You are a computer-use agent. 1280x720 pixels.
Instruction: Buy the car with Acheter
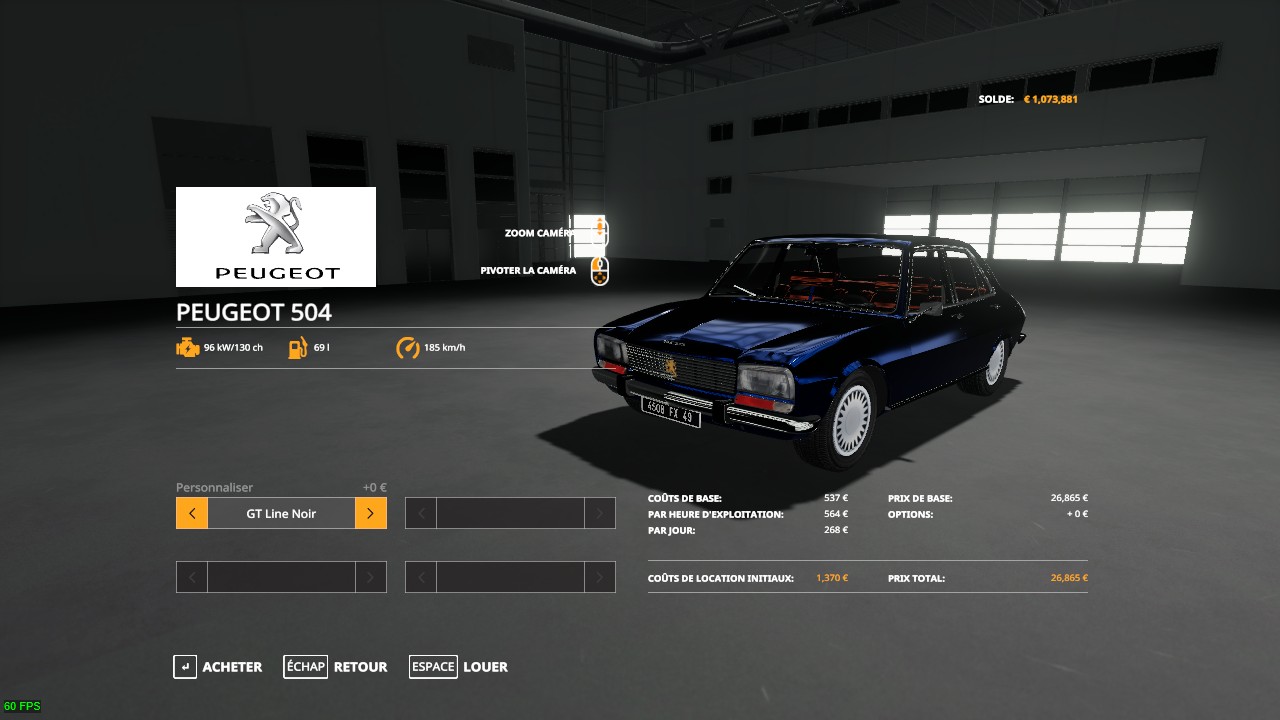[x=218, y=667]
